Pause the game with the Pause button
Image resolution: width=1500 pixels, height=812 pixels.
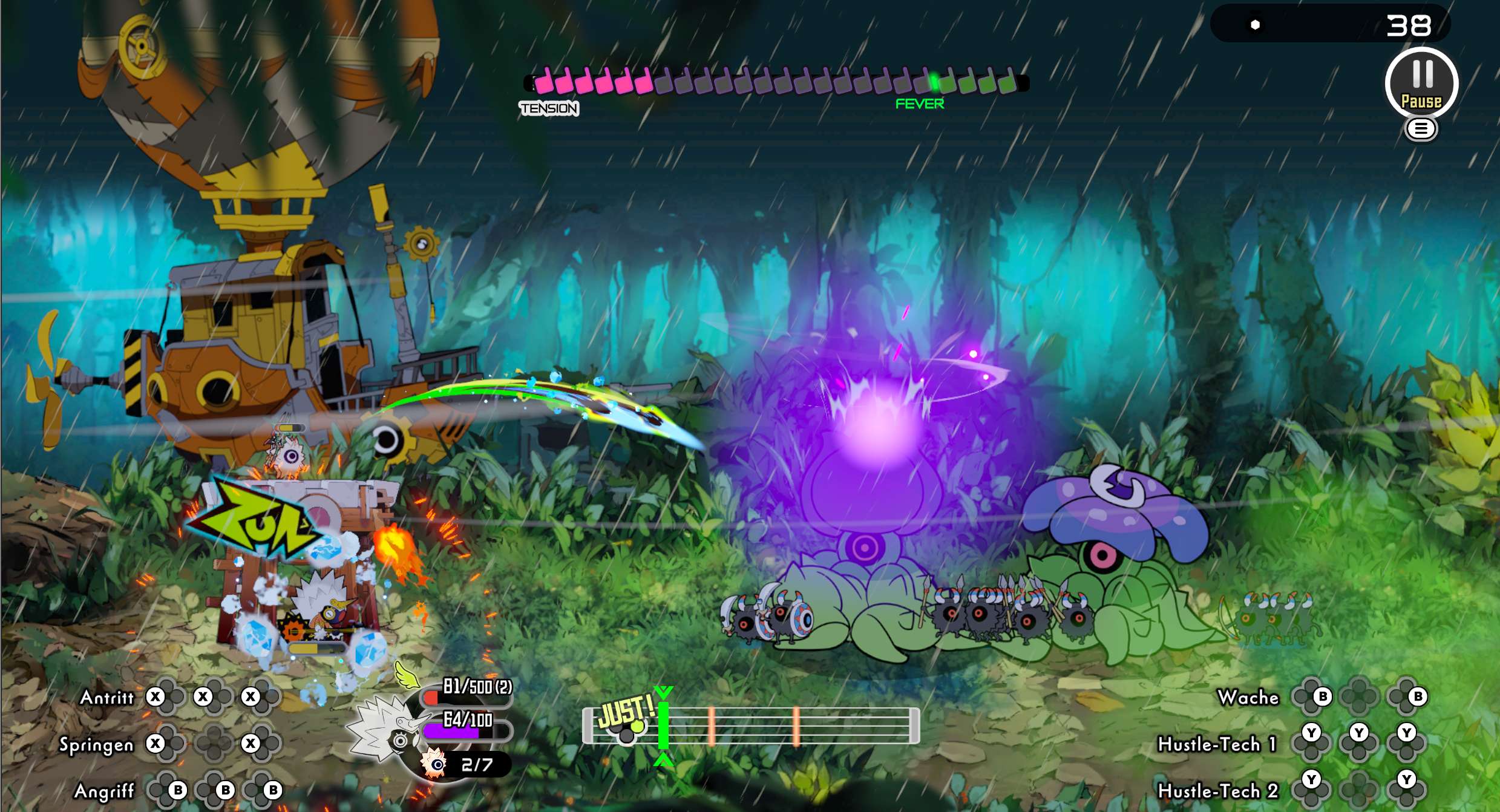click(1421, 83)
